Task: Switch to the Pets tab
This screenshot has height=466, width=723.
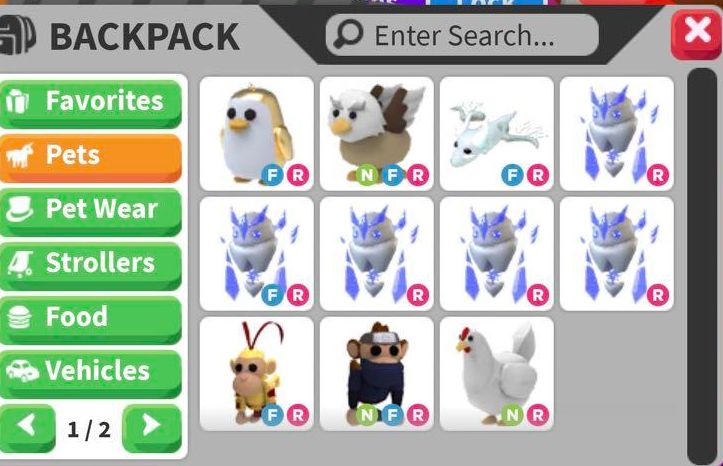Action: click(x=92, y=155)
